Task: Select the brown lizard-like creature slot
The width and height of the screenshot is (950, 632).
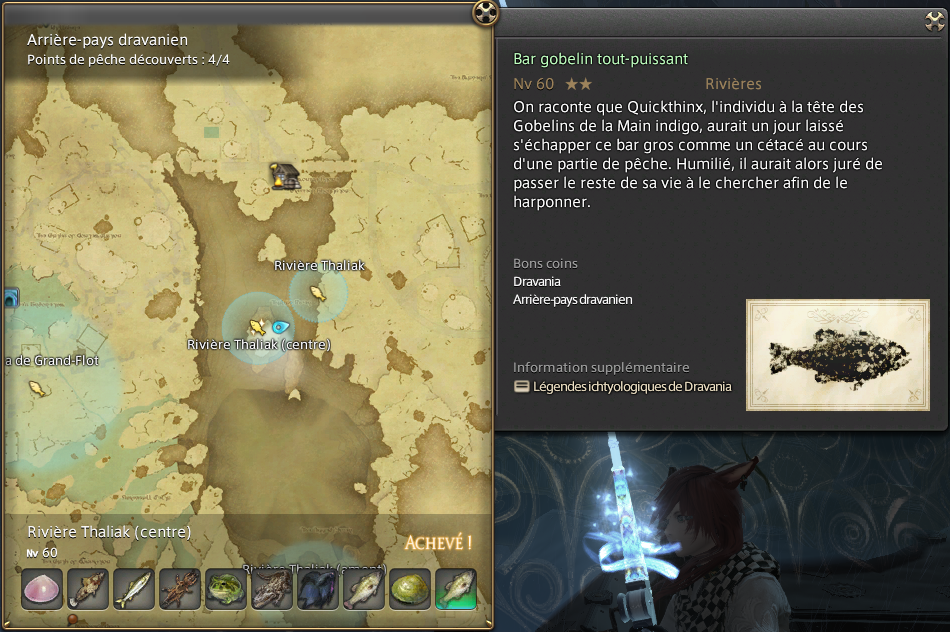Action: coord(272,590)
